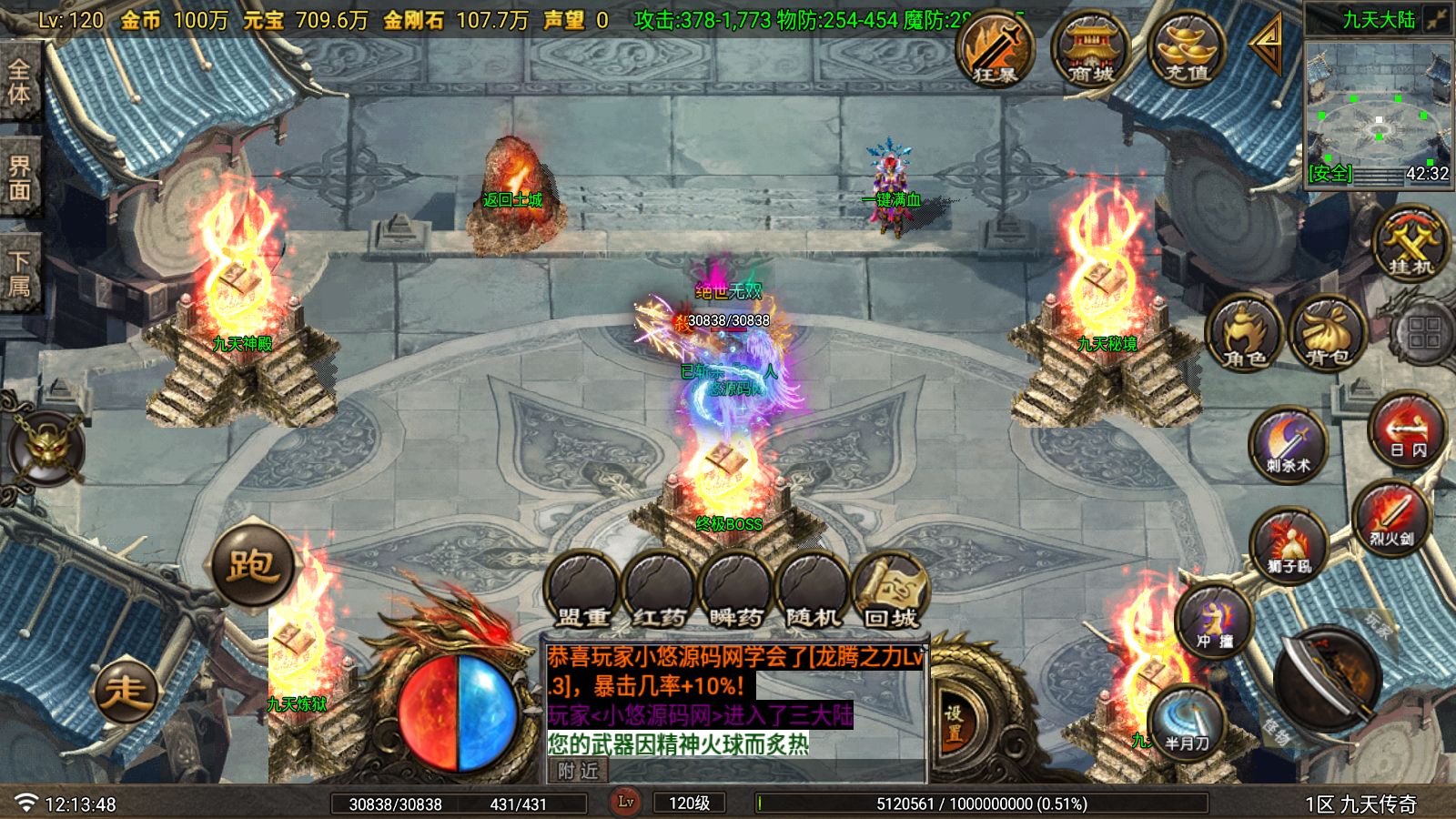Use the 回城 return-to-town scroll
The width and height of the screenshot is (1456, 819).
pyautogui.click(x=890, y=591)
